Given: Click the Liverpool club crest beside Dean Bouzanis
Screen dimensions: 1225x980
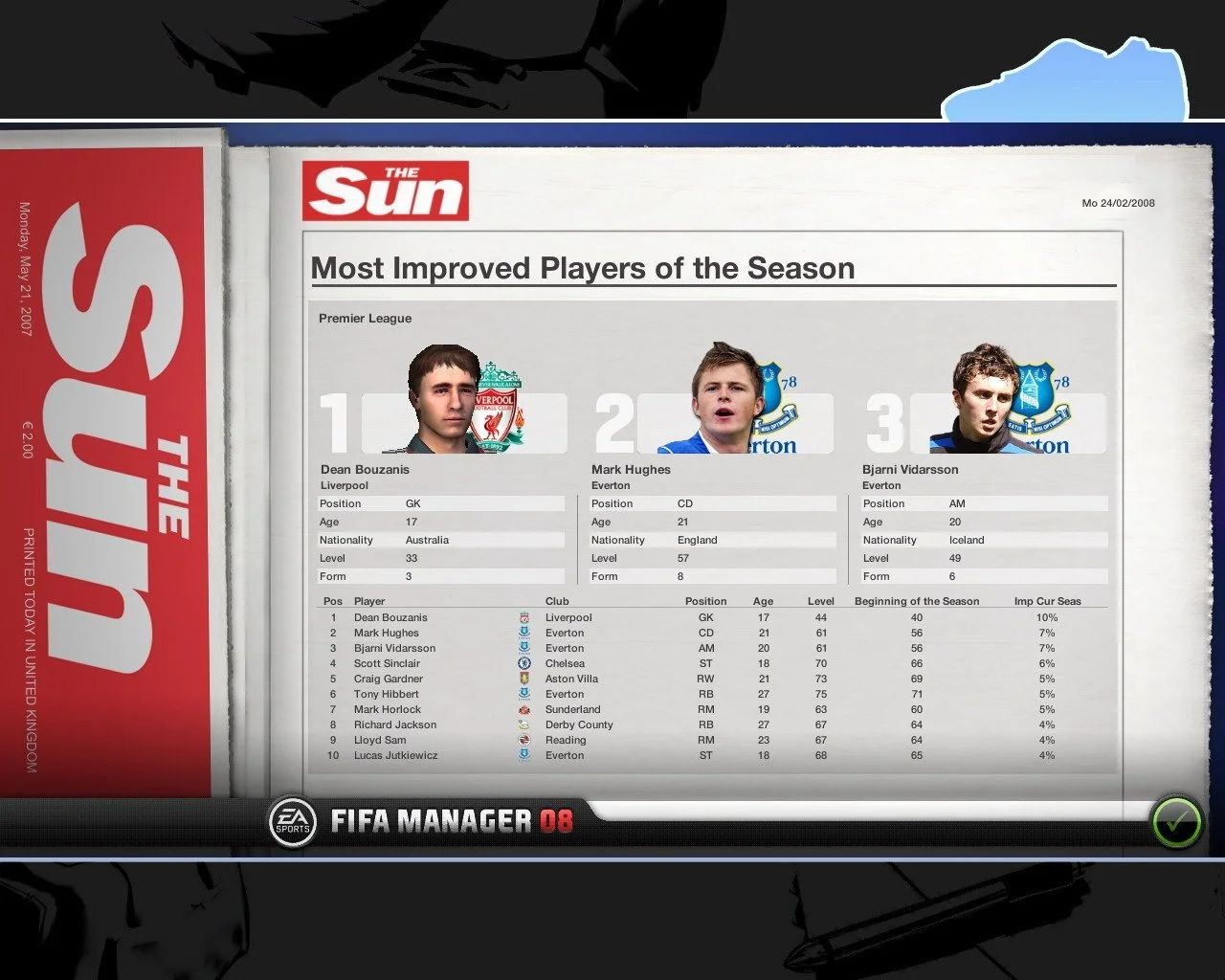Looking at the screenshot, I should [x=523, y=617].
